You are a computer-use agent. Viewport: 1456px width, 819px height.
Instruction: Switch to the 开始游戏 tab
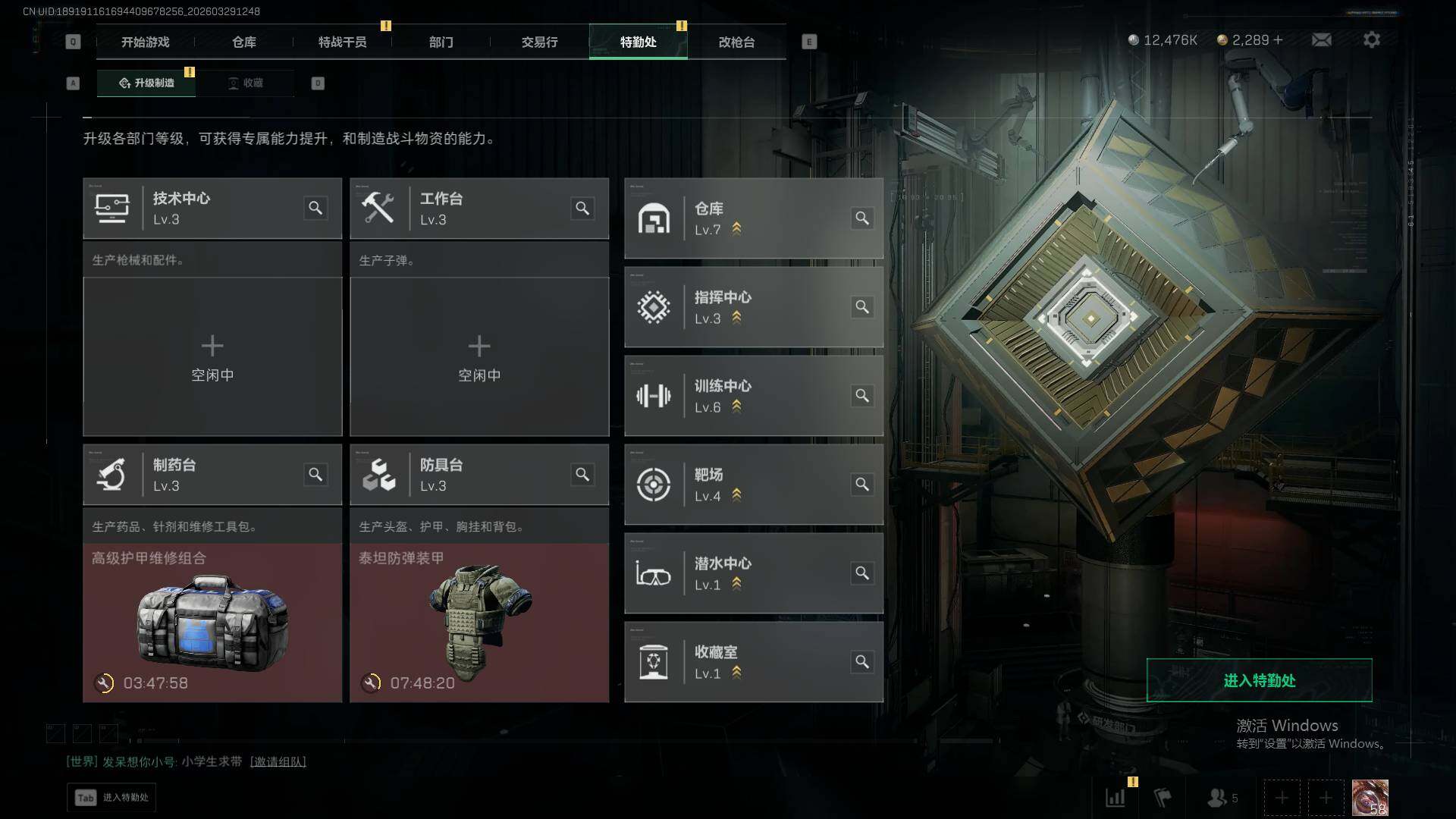click(145, 42)
